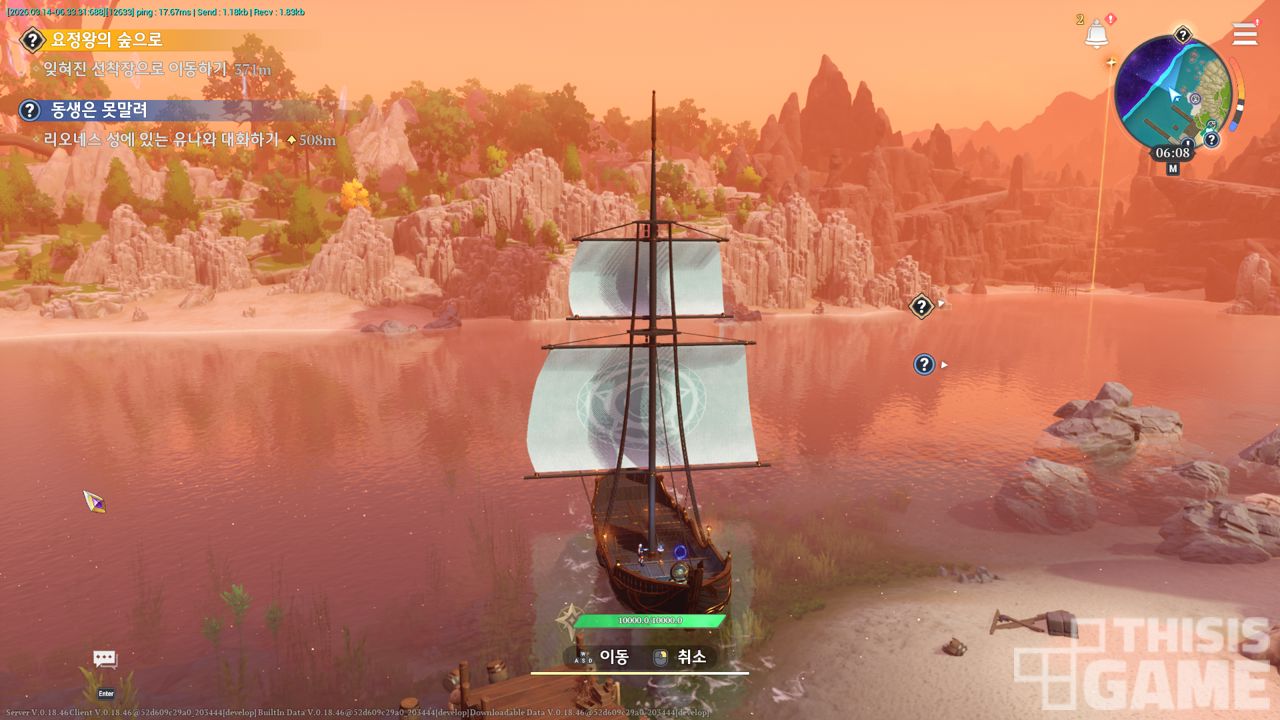Click the gold diamond quest waypoint marker
1280x720 pixels.
[x=921, y=306]
